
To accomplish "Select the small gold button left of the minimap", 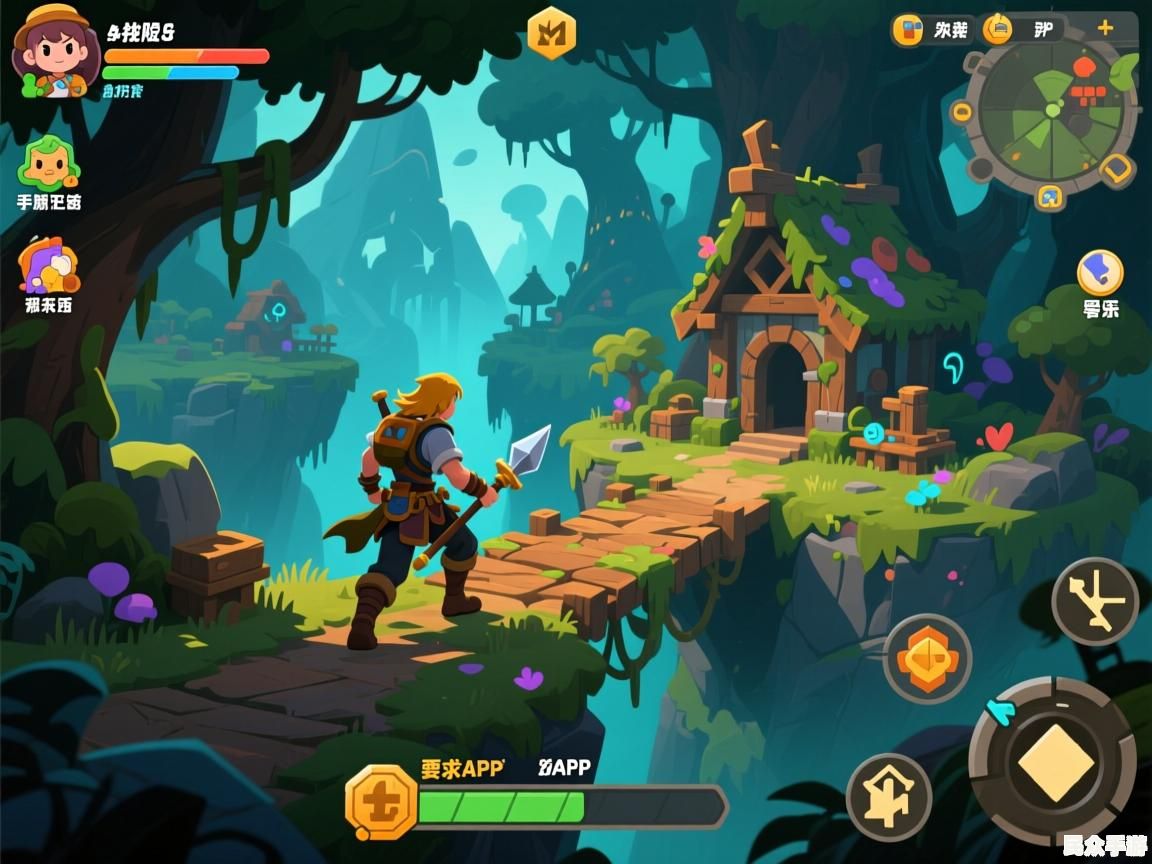I will [x=961, y=112].
